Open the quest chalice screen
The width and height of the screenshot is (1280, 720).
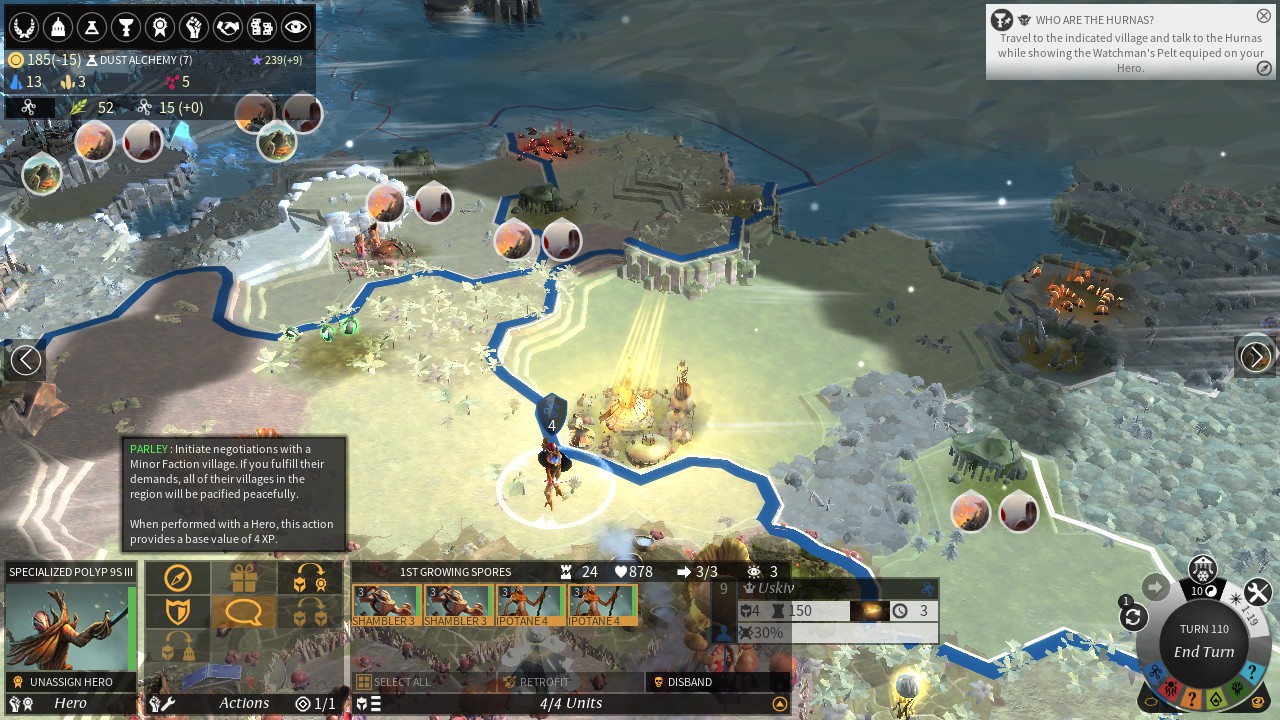pyautogui.click(x=125, y=27)
